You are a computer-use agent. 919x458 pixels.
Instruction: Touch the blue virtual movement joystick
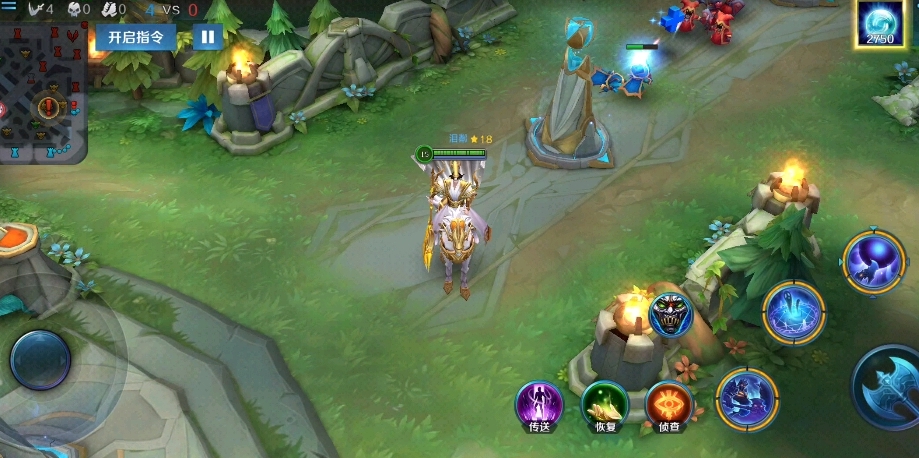tap(41, 360)
